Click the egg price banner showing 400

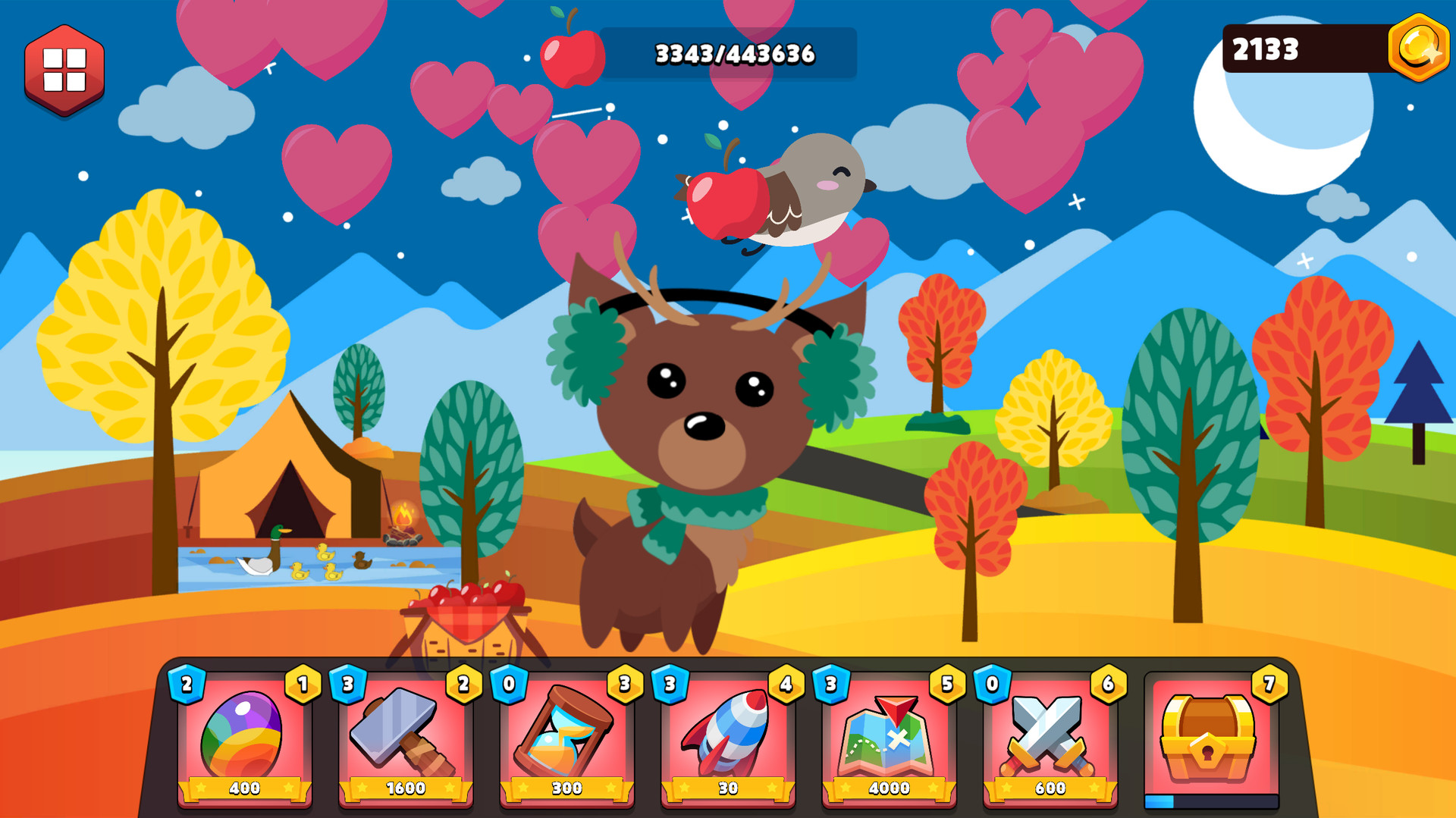244,788
